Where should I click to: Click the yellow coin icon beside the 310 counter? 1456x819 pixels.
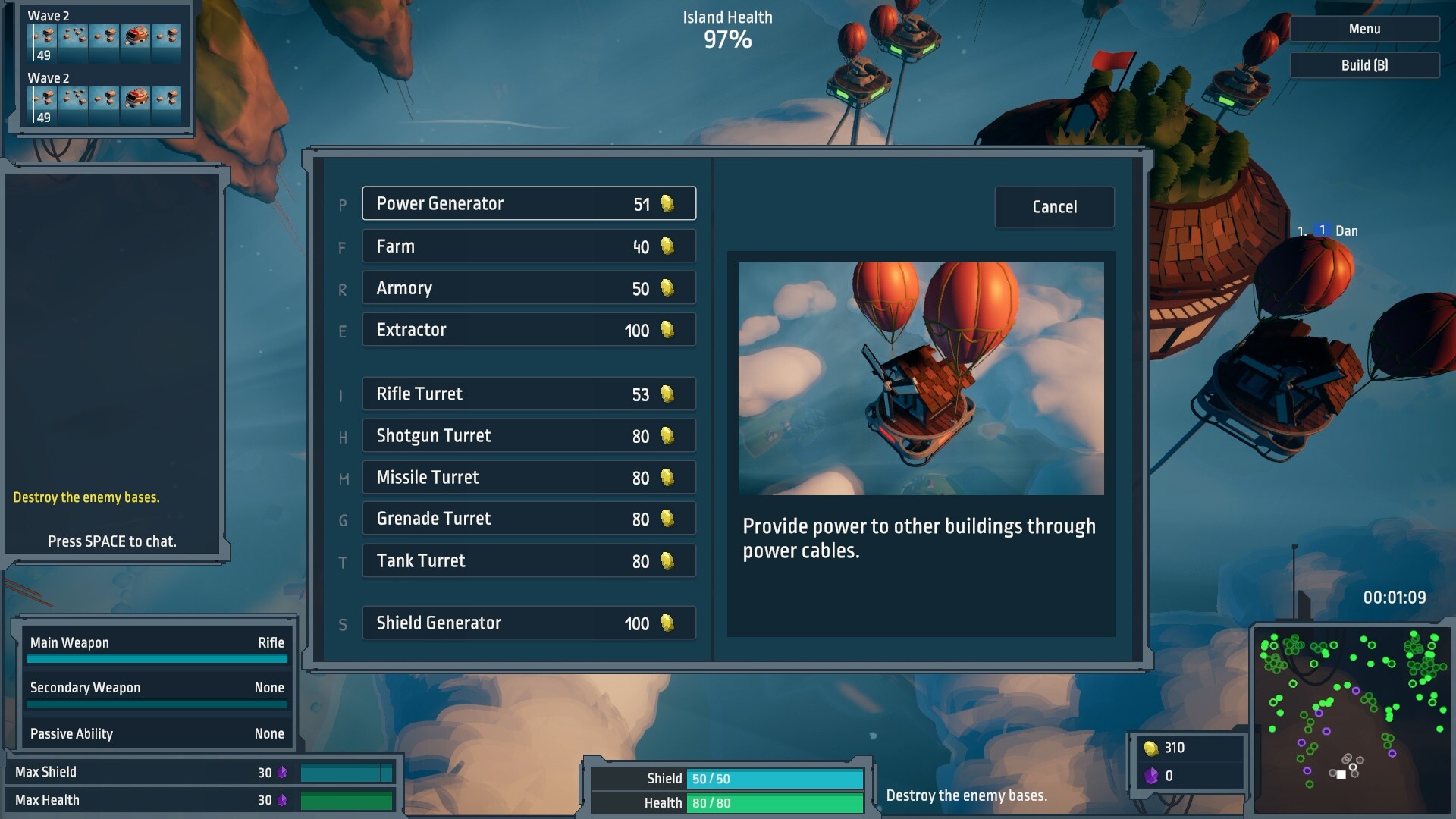[x=1152, y=748]
